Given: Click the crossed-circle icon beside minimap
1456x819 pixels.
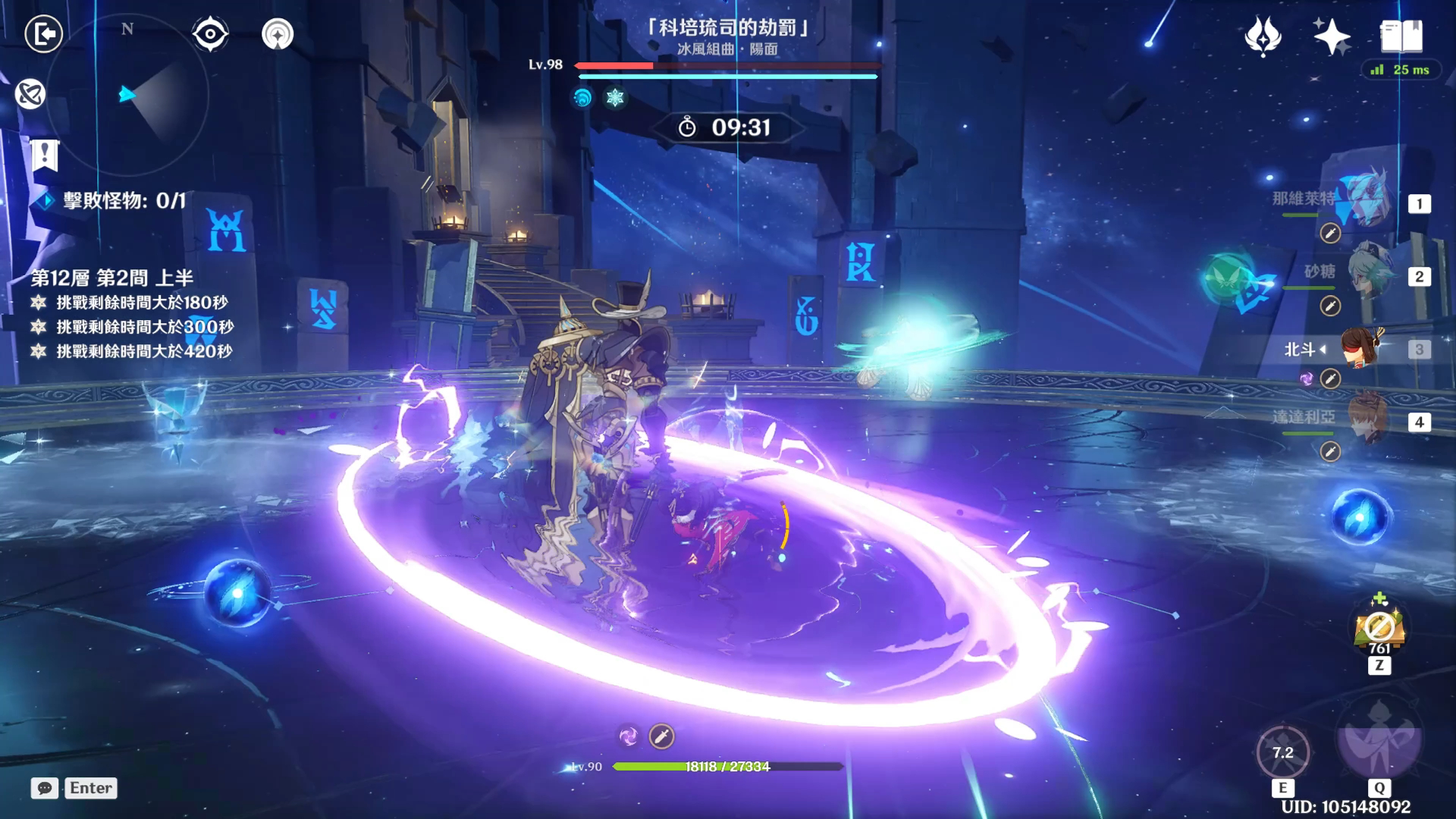Looking at the screenshot, I should (30, 94).
